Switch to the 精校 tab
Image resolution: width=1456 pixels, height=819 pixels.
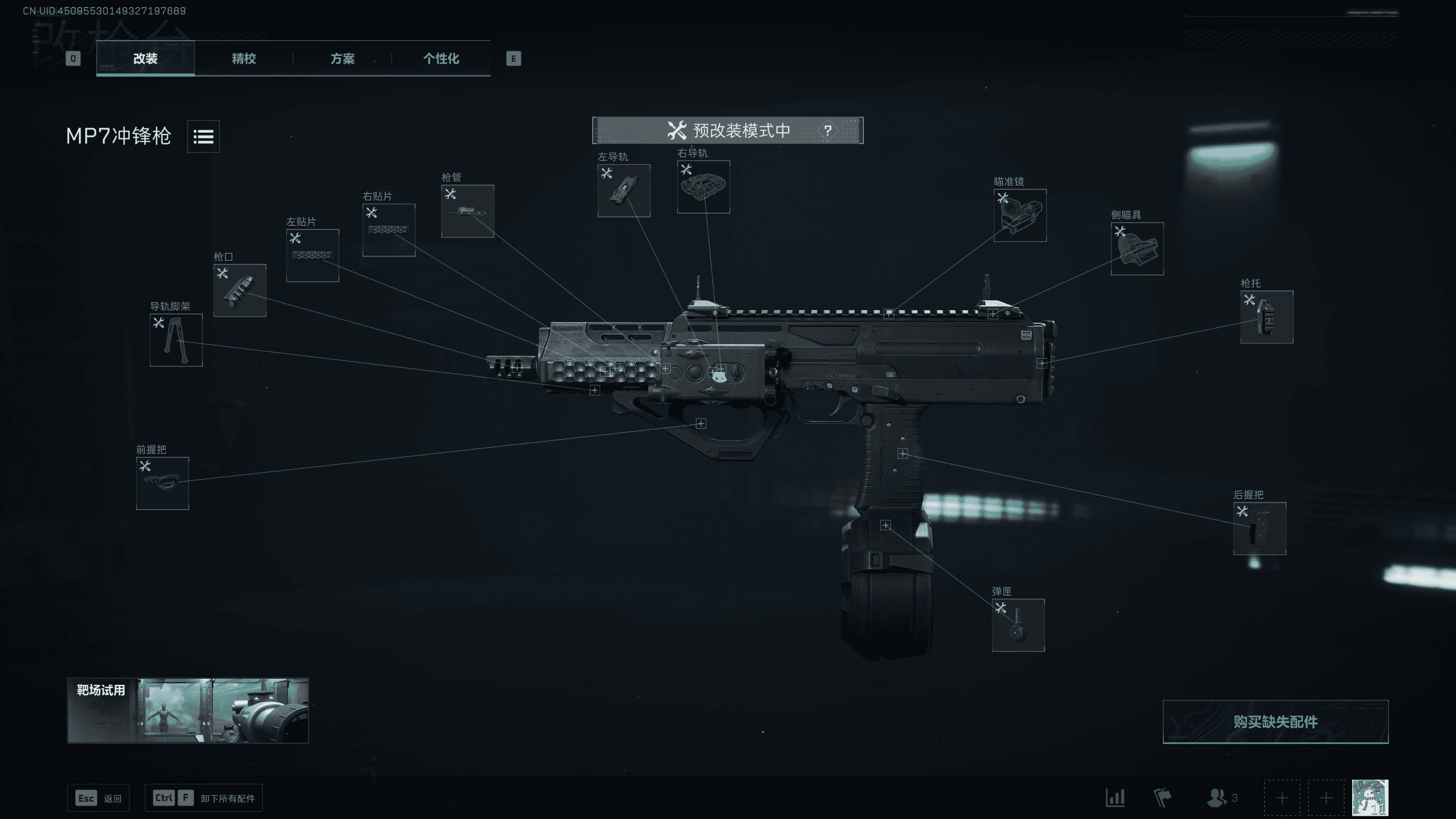(244, 59)
